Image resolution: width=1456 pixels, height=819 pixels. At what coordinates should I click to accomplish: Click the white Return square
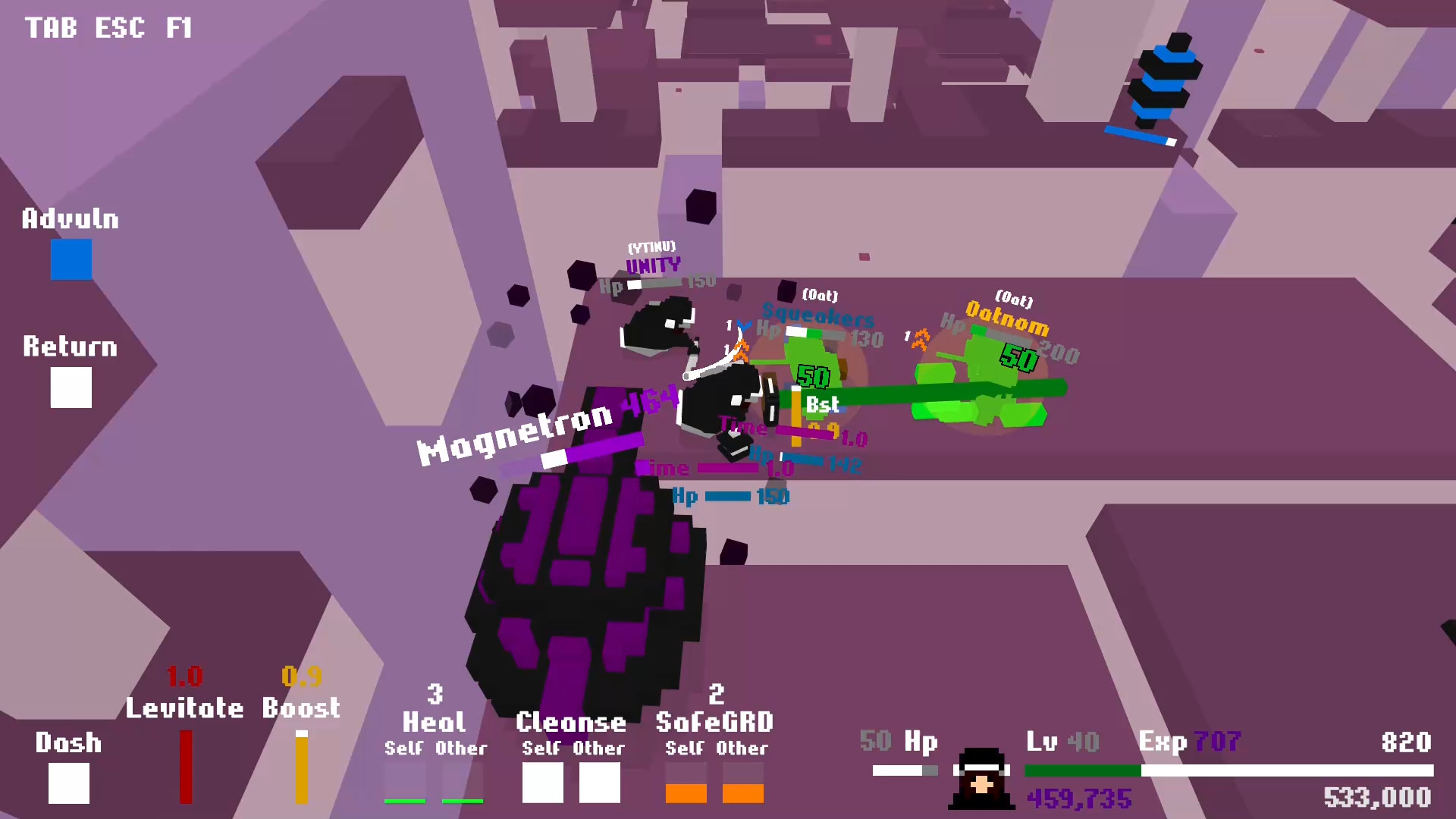click(x=71, y=388)
